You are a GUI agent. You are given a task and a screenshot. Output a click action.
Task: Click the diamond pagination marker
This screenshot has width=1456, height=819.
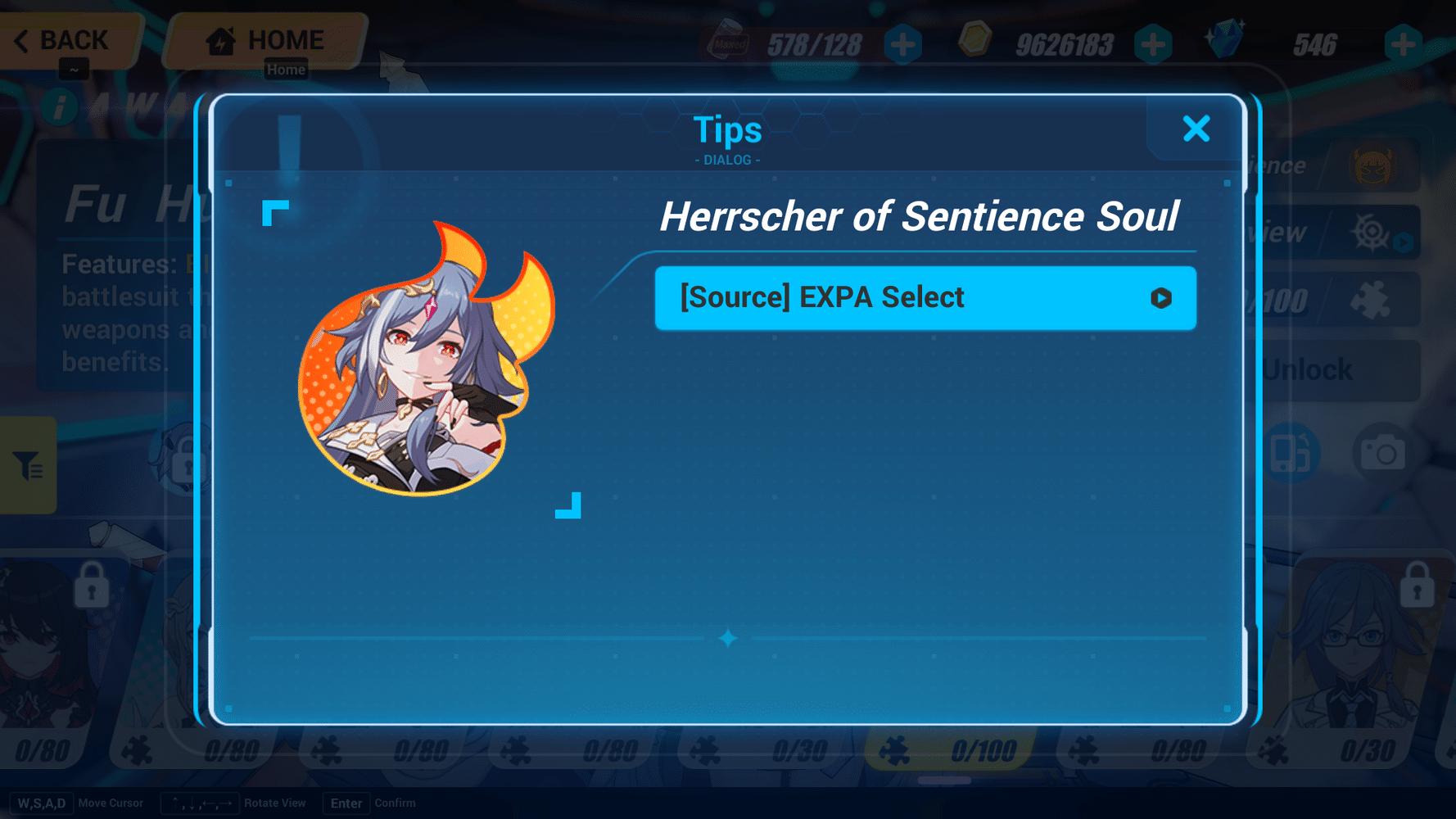tap(728, 638)
